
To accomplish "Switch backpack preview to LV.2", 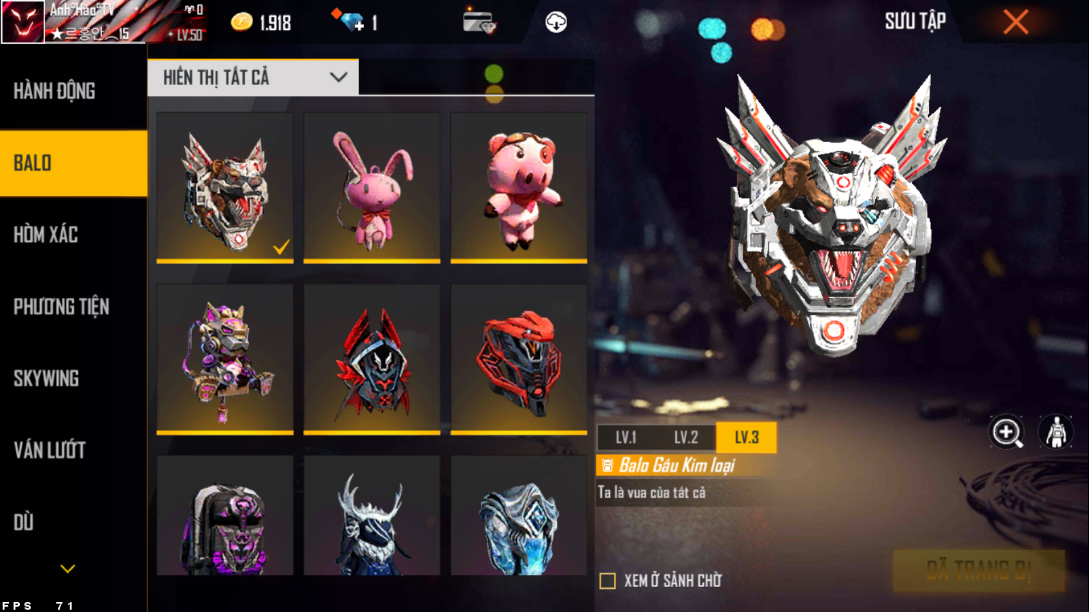I will pyautogui.click(x=686, y=437).
